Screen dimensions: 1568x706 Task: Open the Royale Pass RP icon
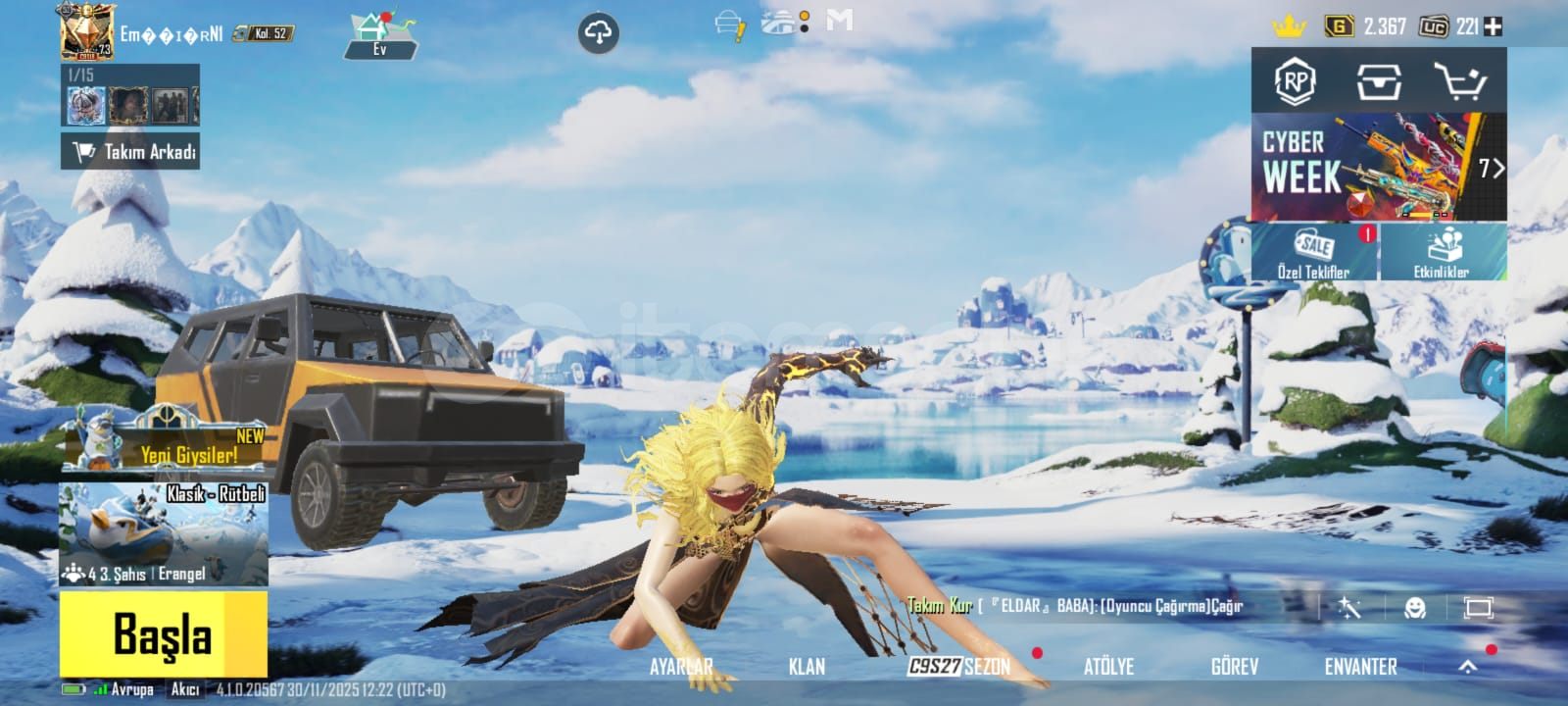1295,82
